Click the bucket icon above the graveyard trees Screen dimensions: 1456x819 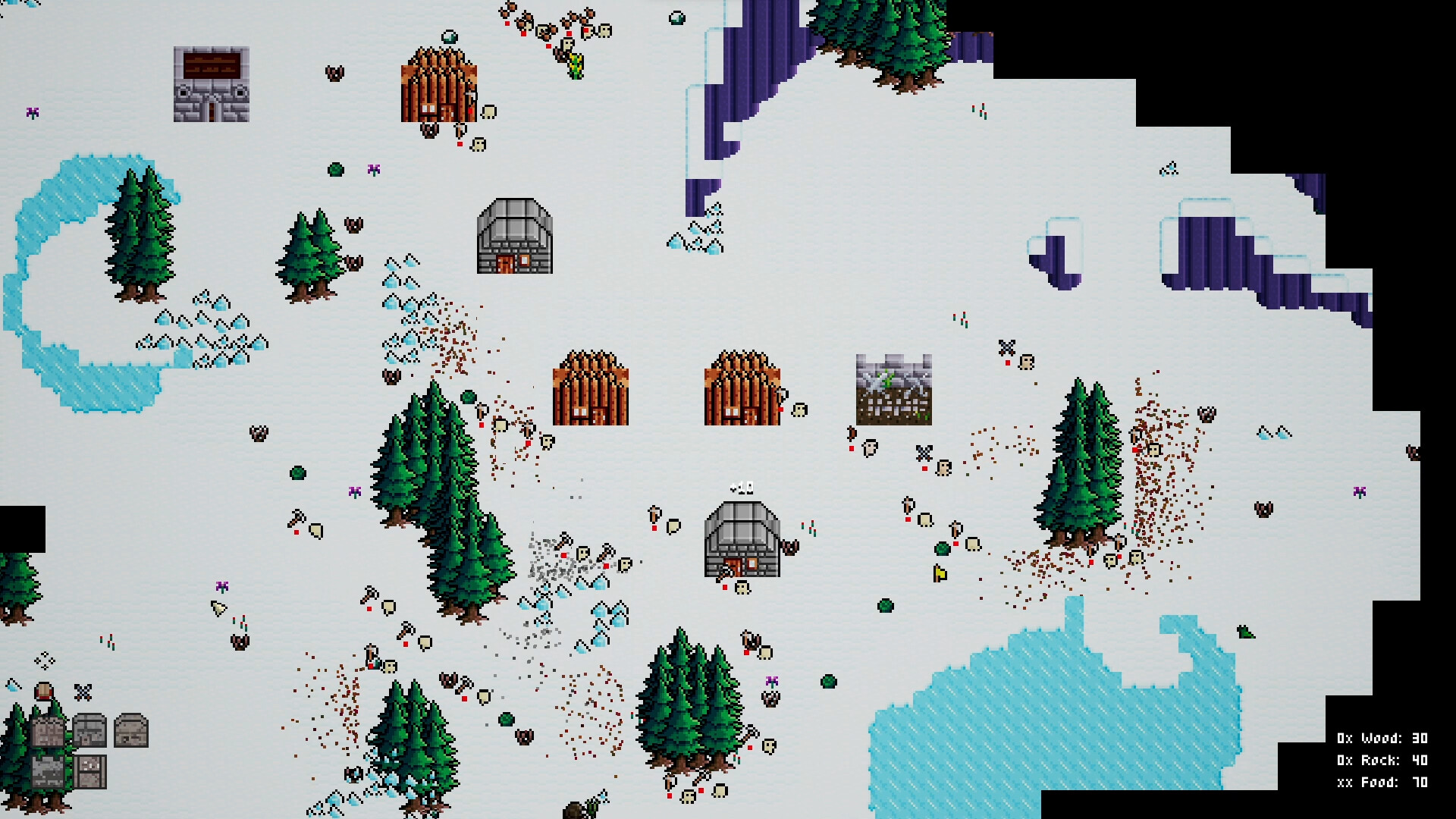(43, 691)
